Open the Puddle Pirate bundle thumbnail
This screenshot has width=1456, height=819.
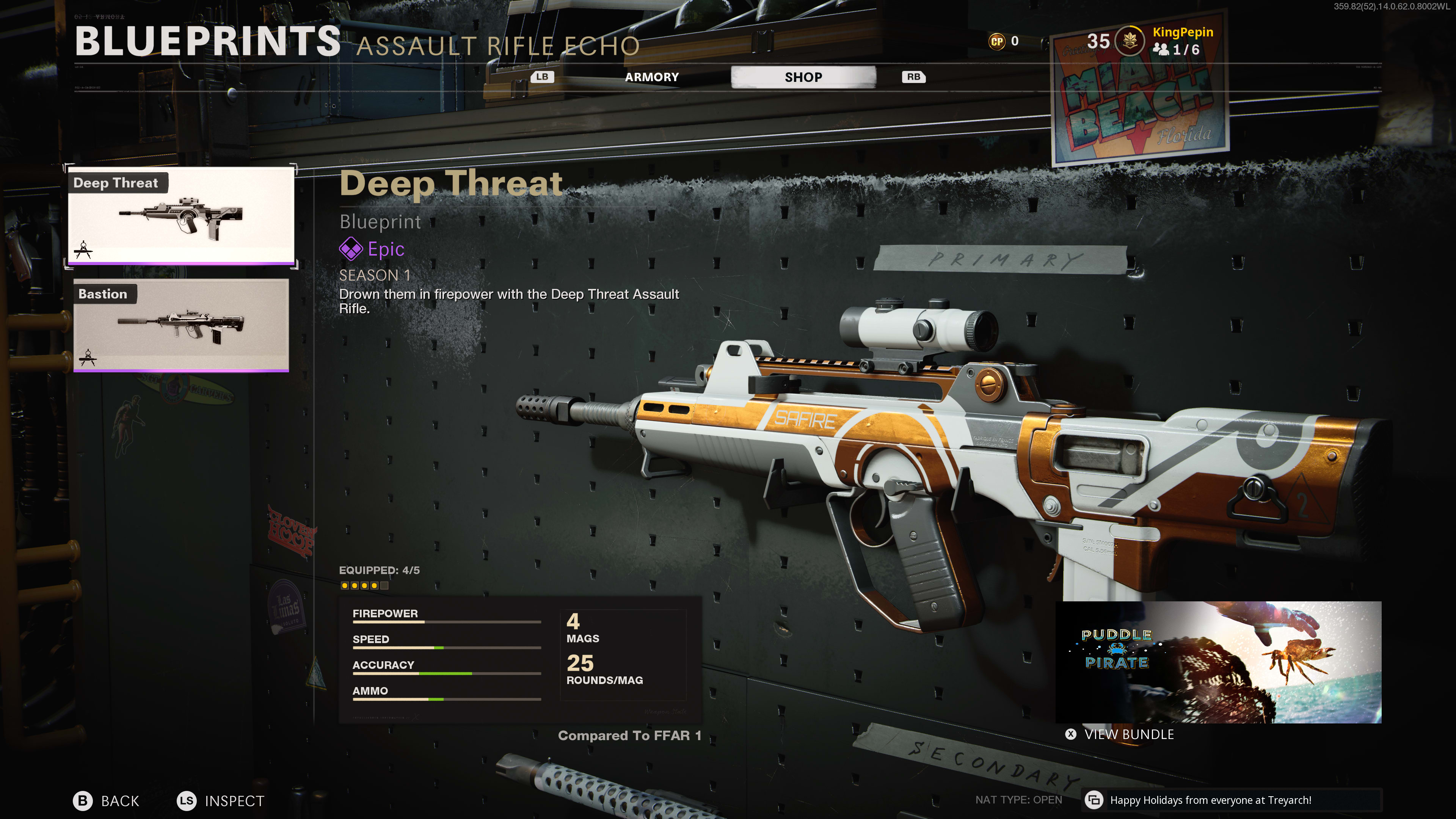[1218, 662]
